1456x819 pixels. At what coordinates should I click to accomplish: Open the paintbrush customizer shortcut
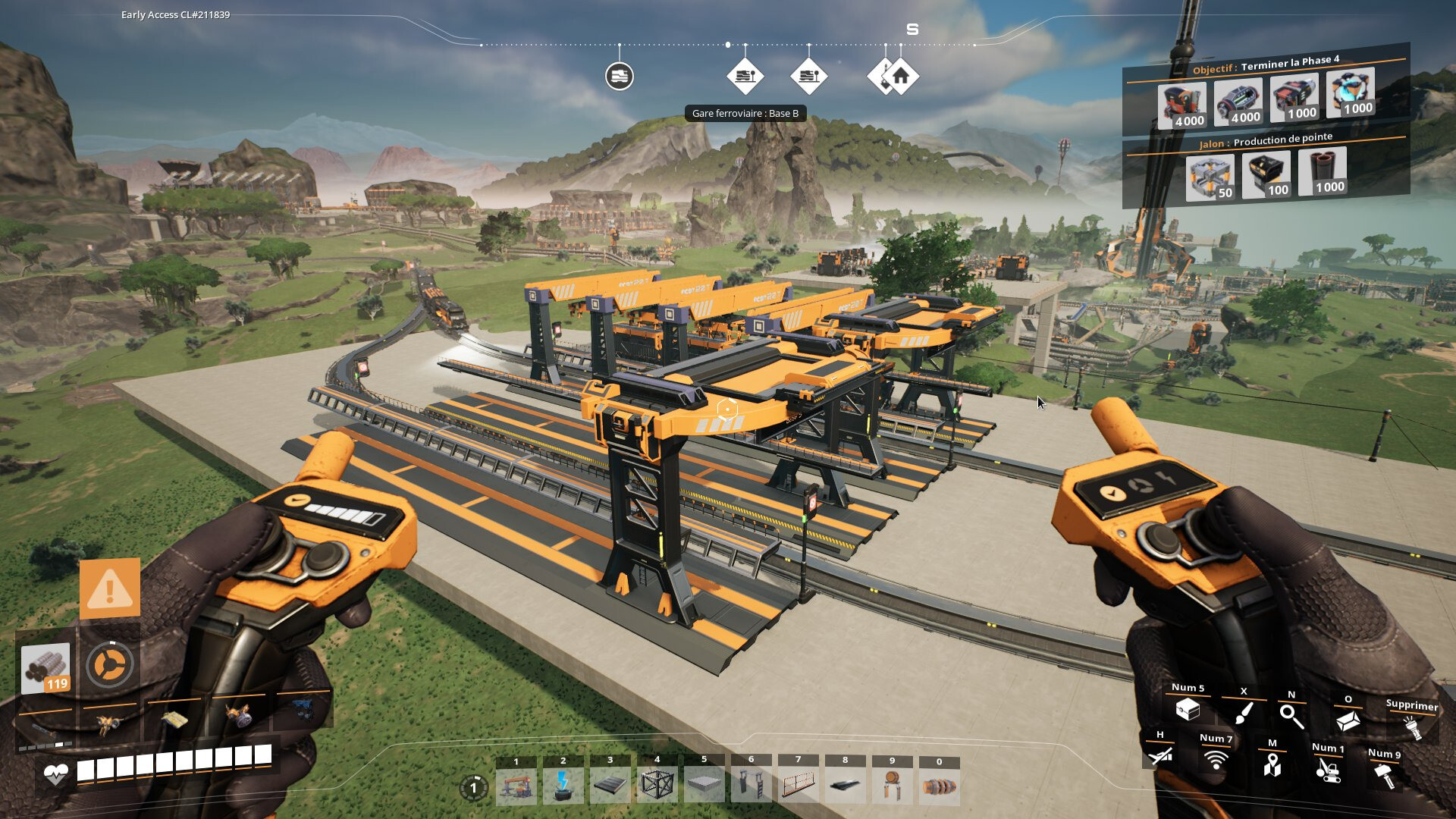coord(1243,714)
